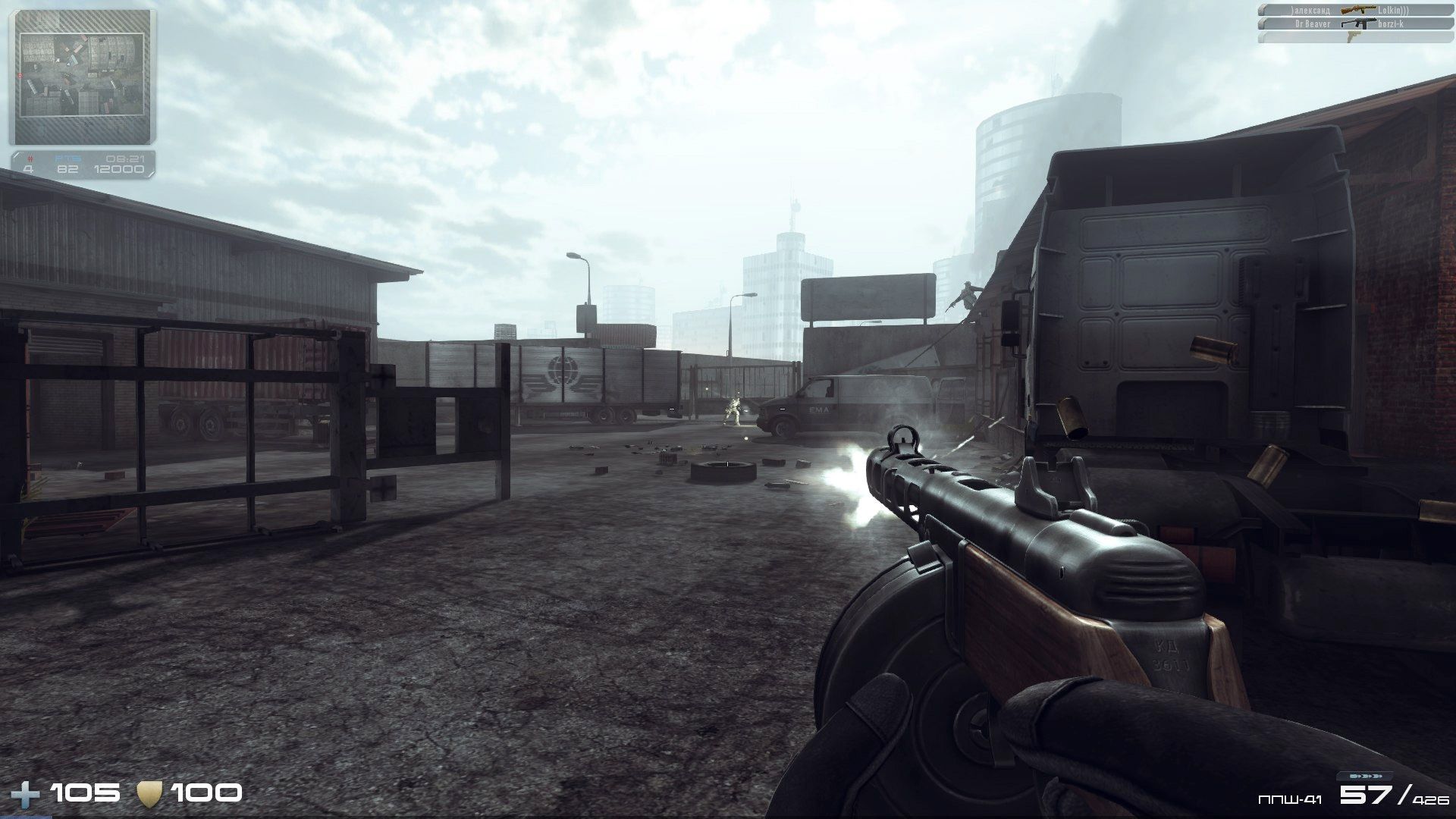Select the Lolkin))) kill feed row
Viewport: 1456px width, 819px height.
1354,10
